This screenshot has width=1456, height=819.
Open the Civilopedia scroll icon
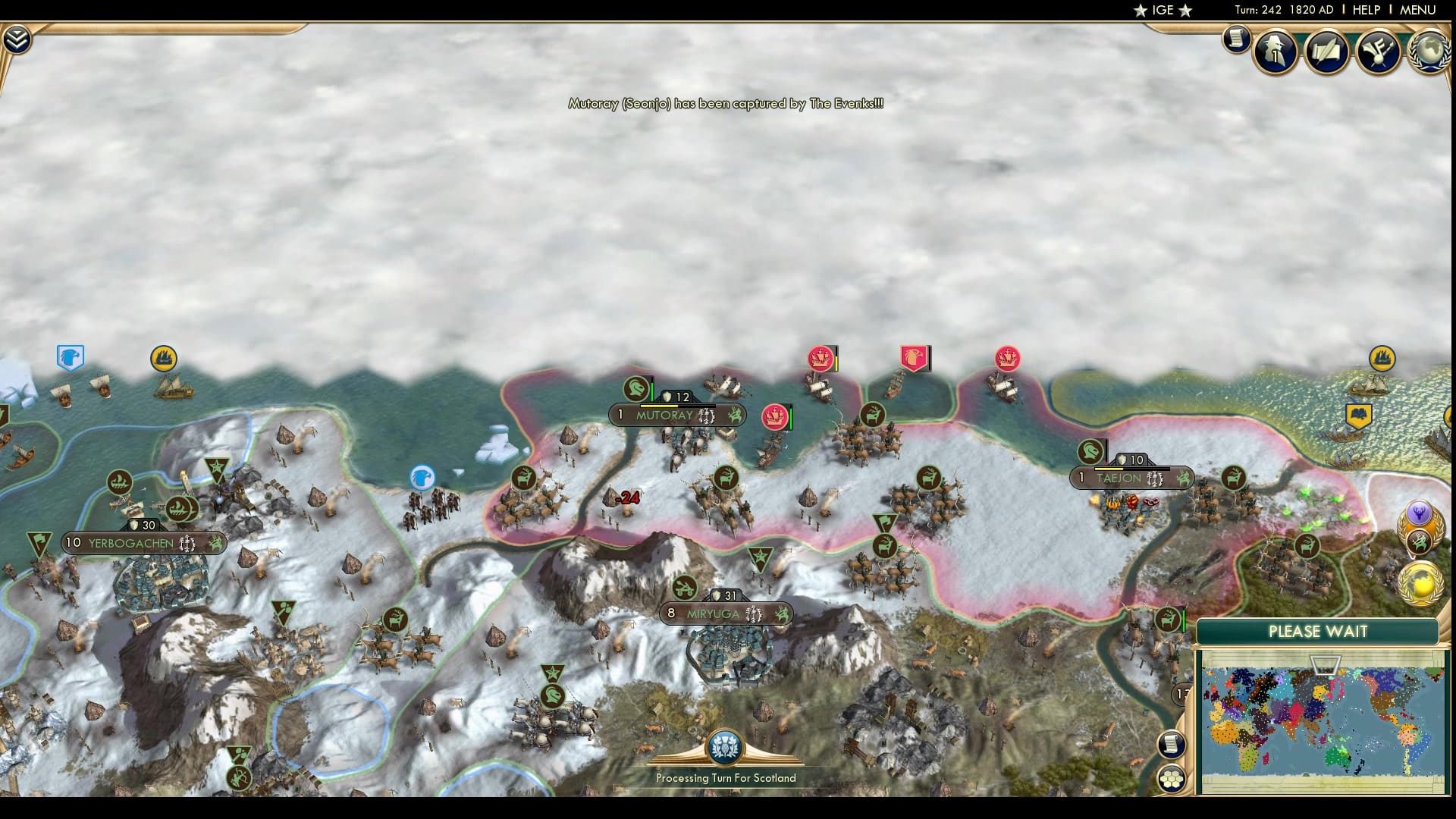[x=1238, y=38]
